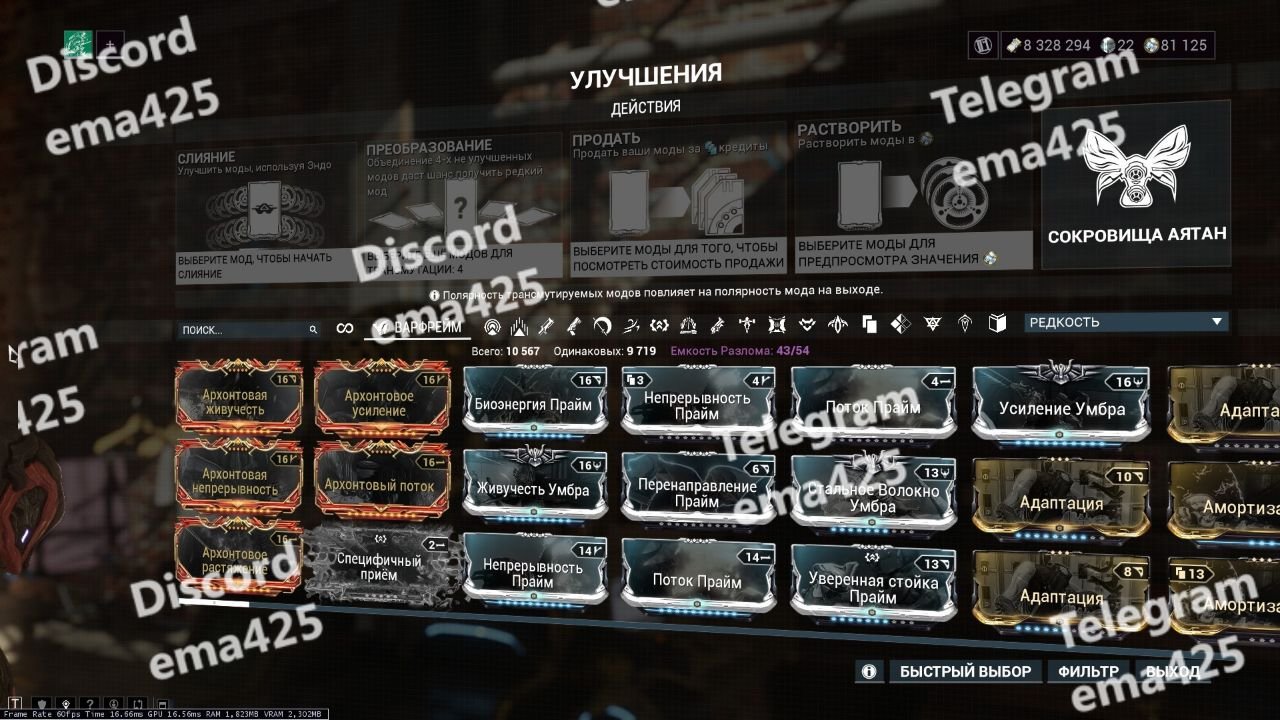Select the Перенаправление Прайм mod
Screen dimensions: 1280x720
click(697, 492)
